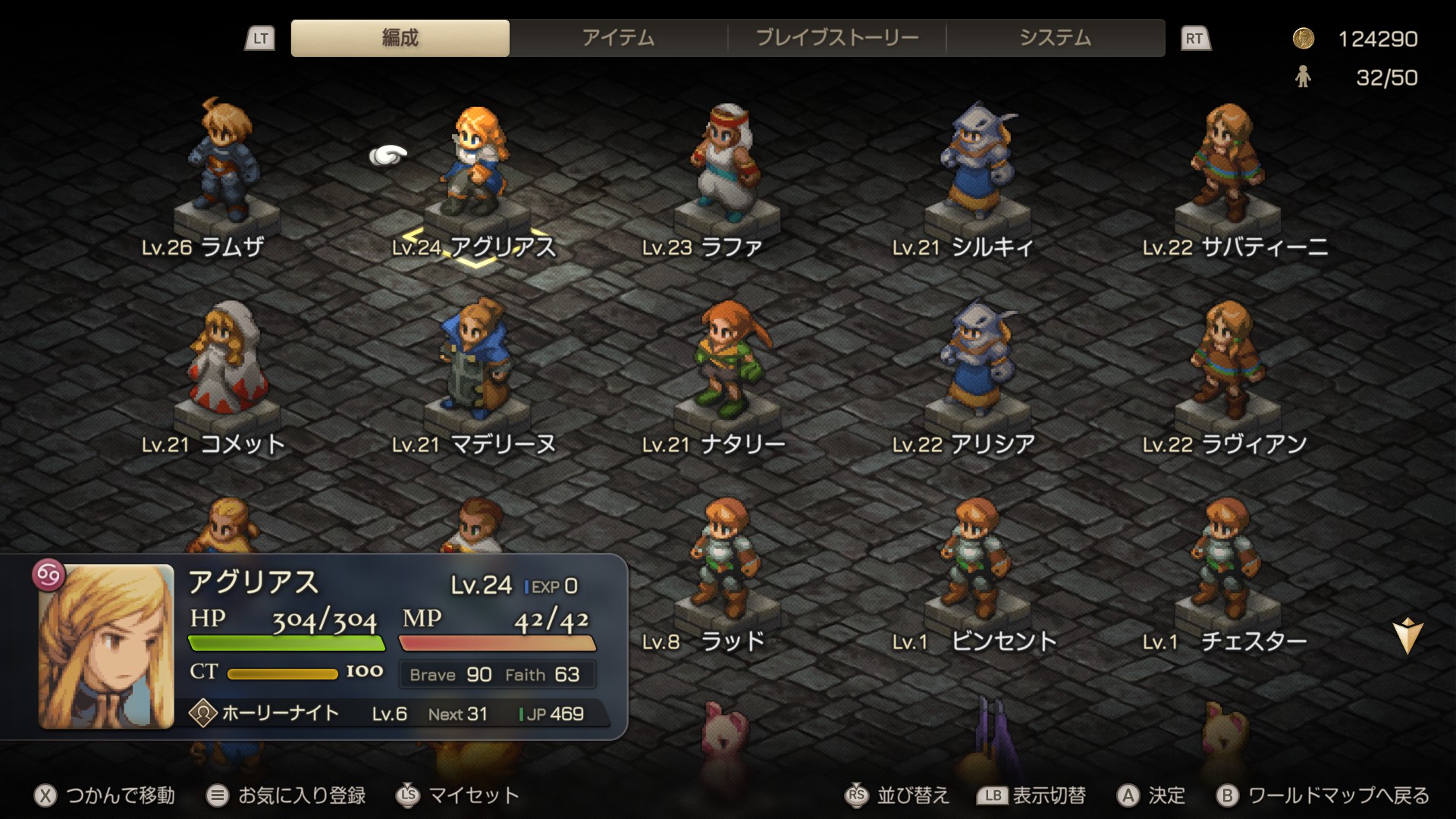Open the ブレイブストーリー tab

836,38
